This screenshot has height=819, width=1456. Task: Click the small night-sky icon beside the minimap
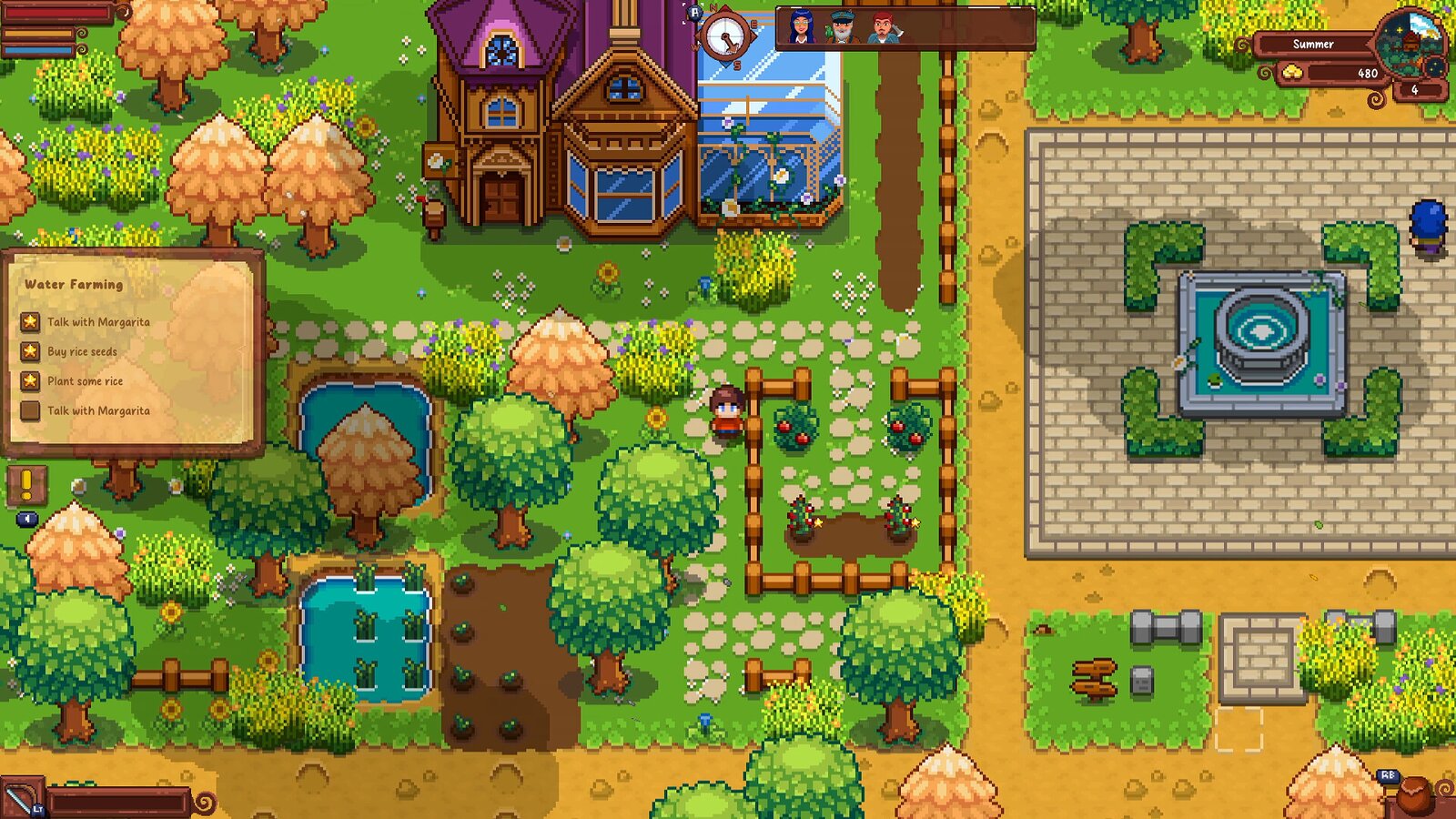tap(1435, 67)
